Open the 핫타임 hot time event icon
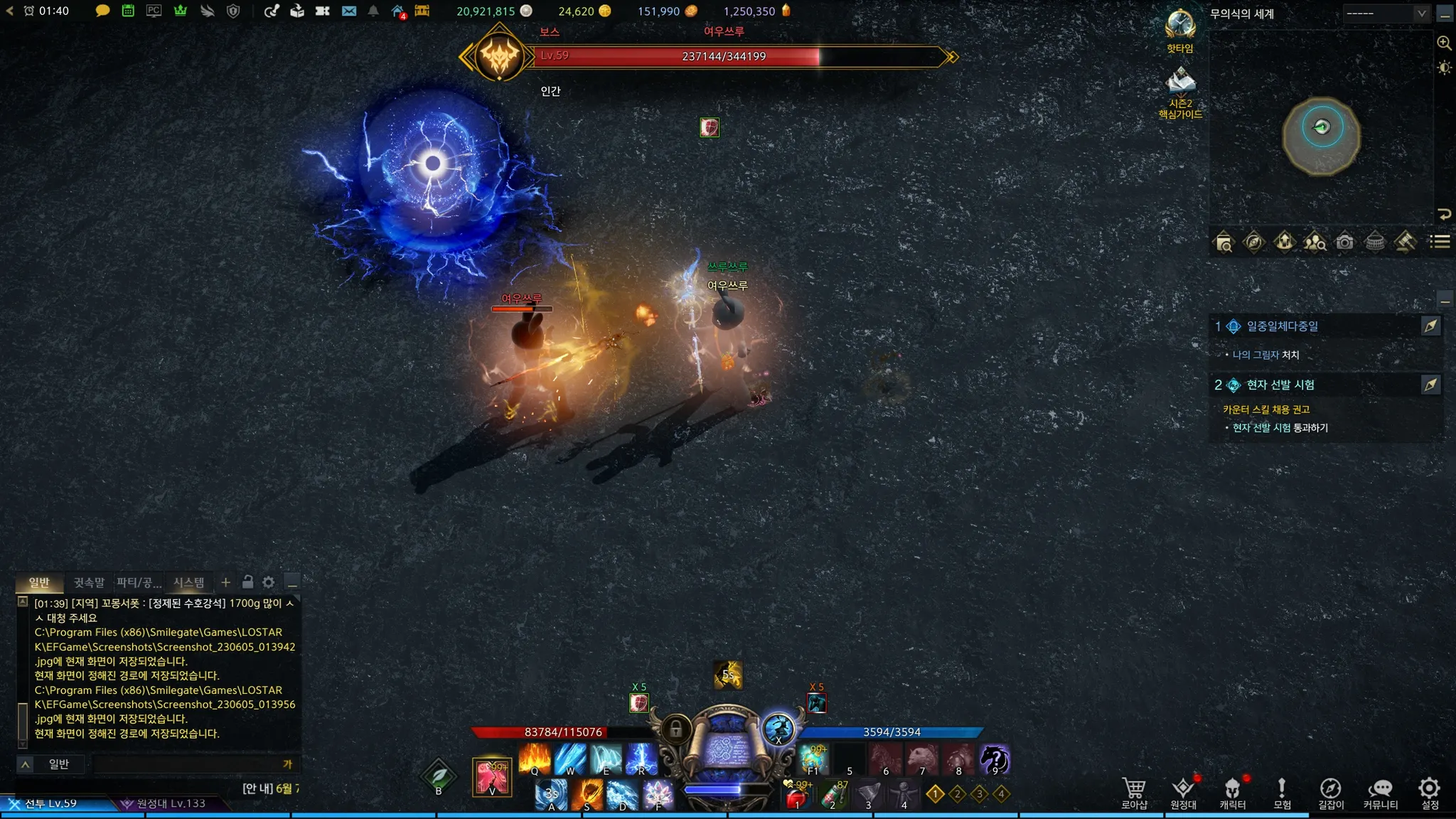This screenshot has width=1456, height=819. (x=1180, y=28)
